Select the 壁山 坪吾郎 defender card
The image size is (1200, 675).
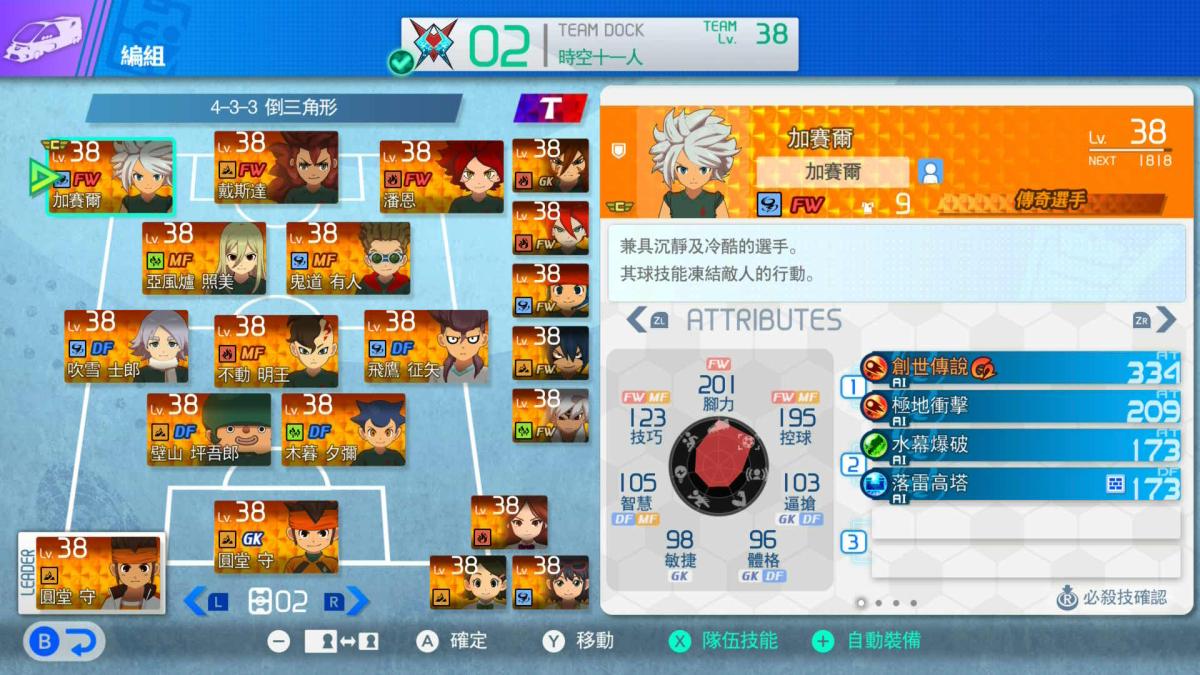(x=209, y=429)
